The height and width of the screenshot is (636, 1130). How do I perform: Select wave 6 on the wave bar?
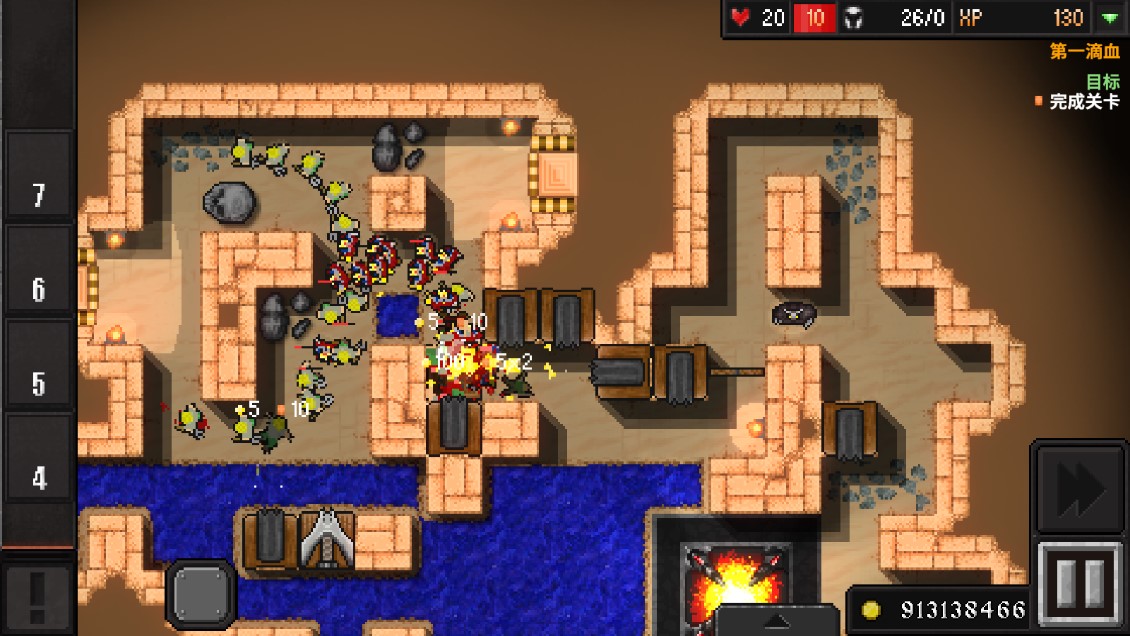click(x=39, y=290)
